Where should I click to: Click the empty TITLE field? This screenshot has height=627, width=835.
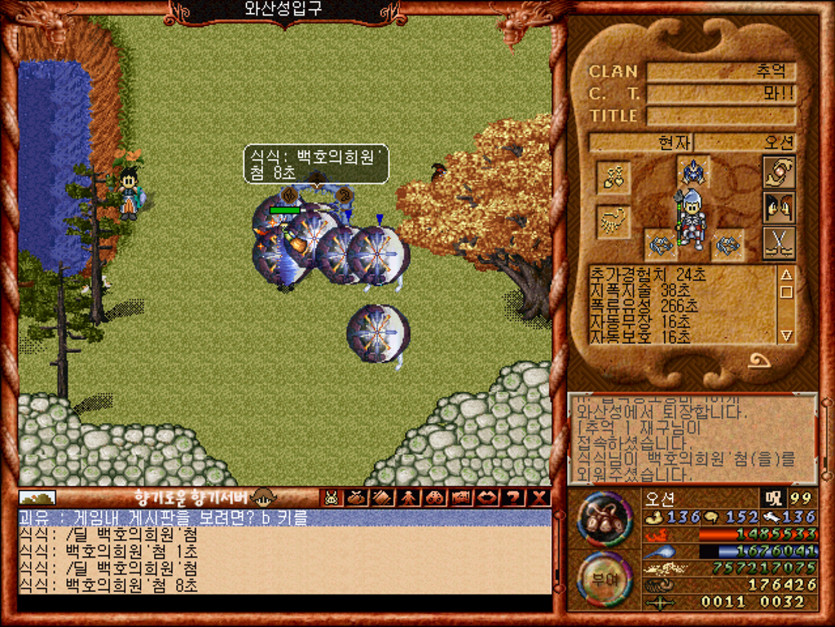(721, 116)
